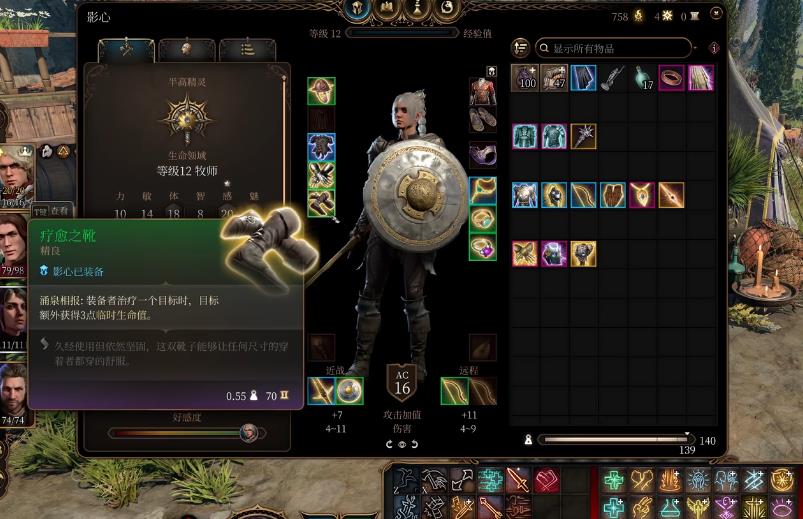Select the pink-bordered ring in inventory
Viewport: 803px width, 519px height.
[x=671, y=78]
